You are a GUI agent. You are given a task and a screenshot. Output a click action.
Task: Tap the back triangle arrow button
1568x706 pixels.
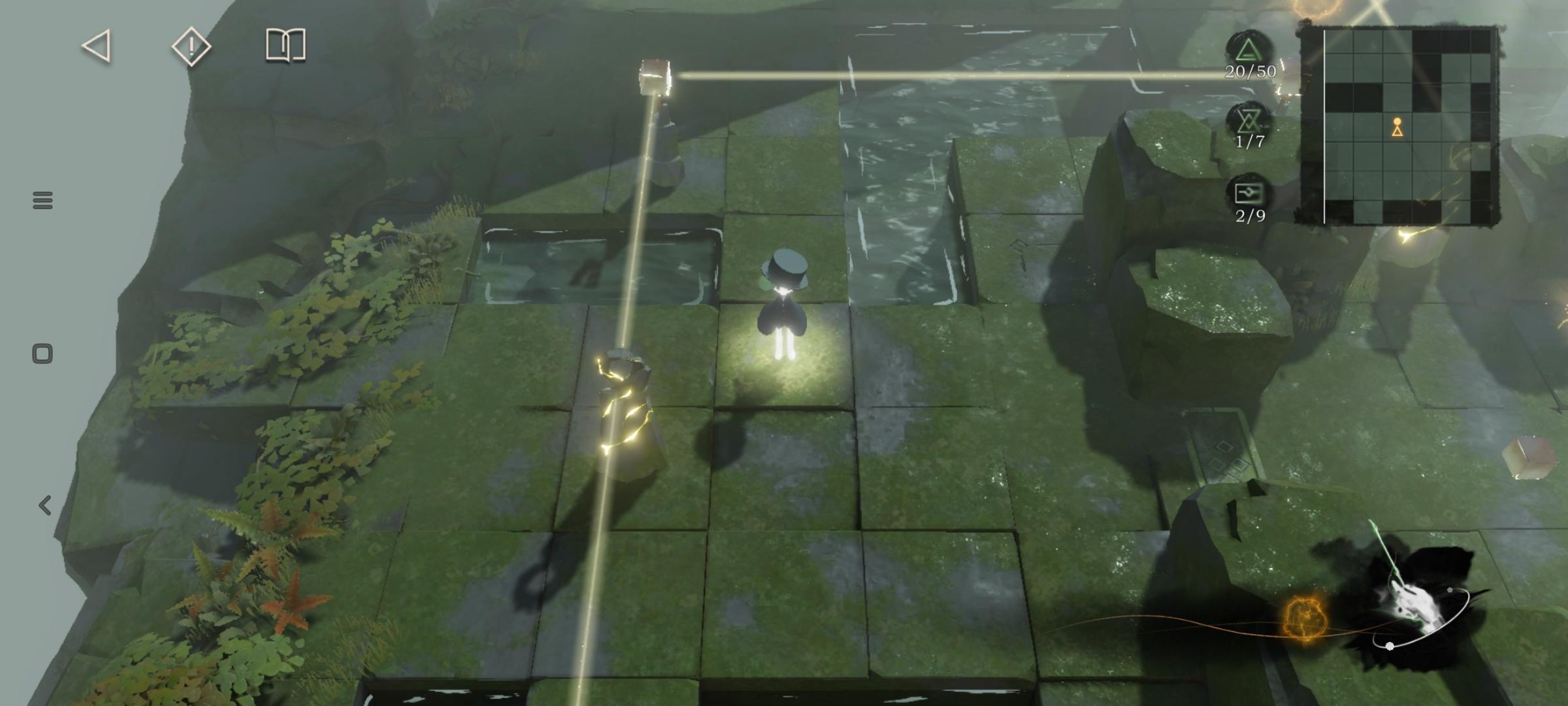pos(97,46)
